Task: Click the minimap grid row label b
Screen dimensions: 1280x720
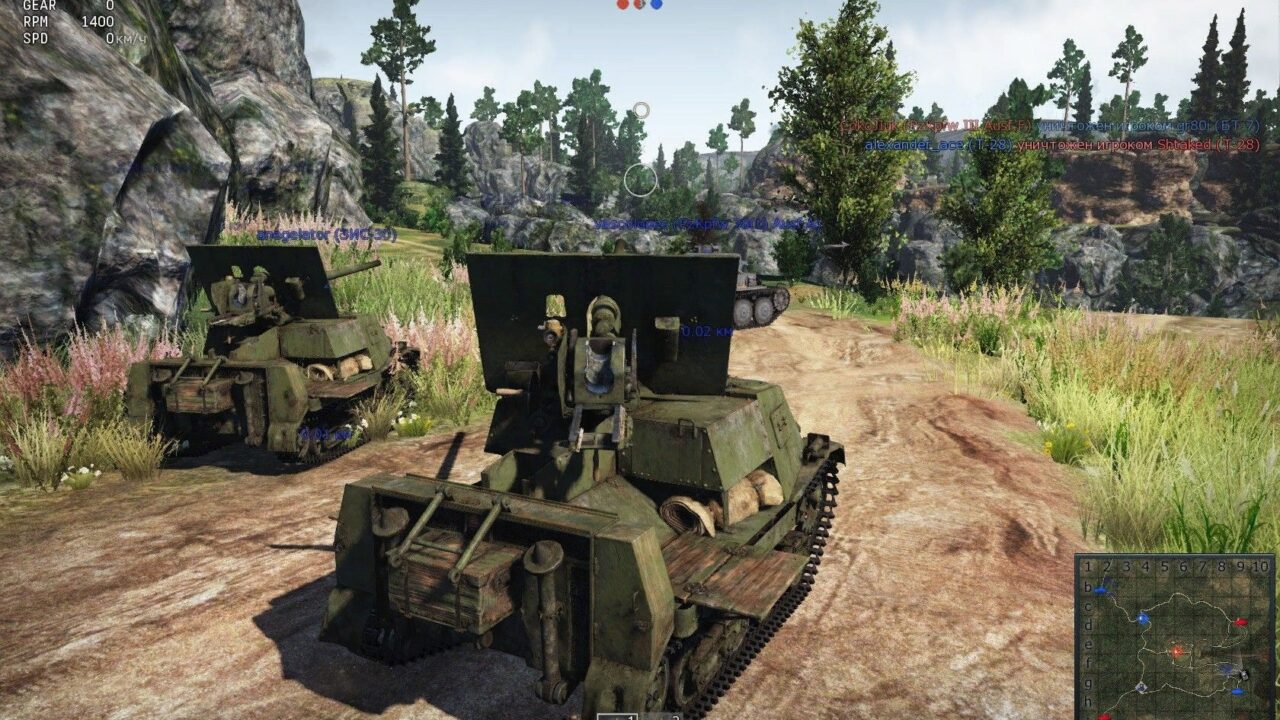Action: pos(1087,588)
